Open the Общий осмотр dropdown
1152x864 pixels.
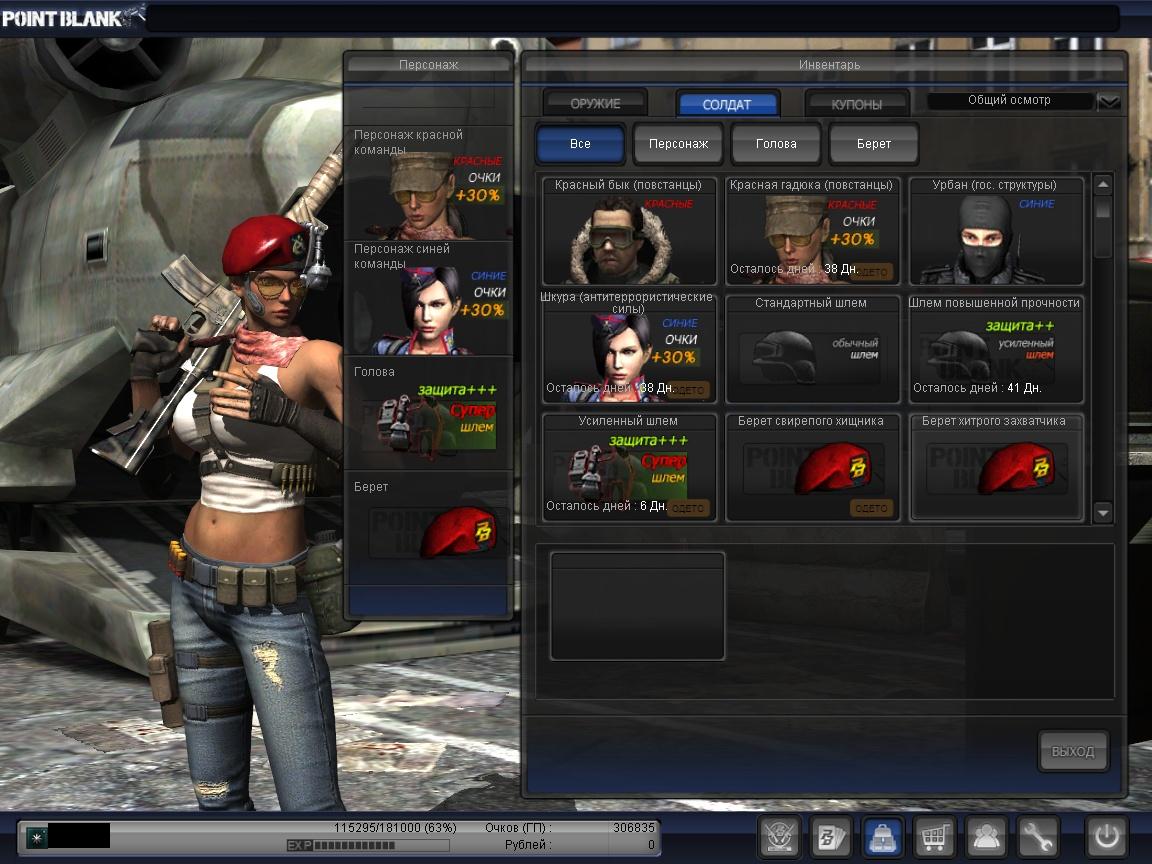tap(1109, 102)
